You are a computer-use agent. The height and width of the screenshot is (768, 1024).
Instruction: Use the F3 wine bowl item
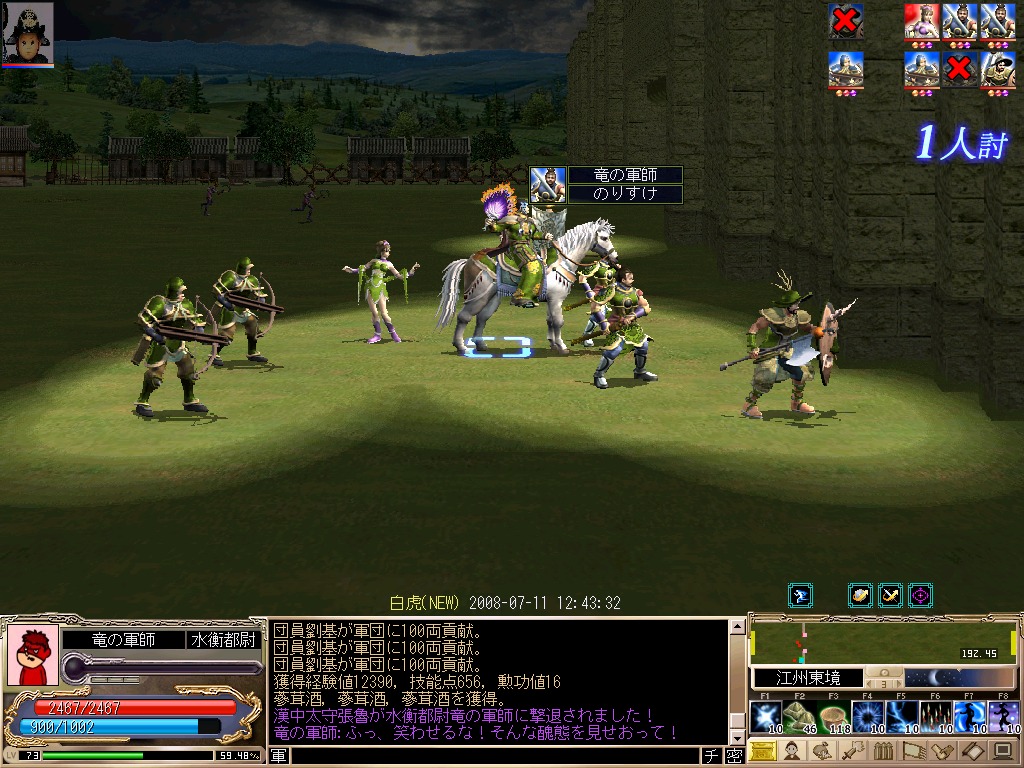coord(834,718)
